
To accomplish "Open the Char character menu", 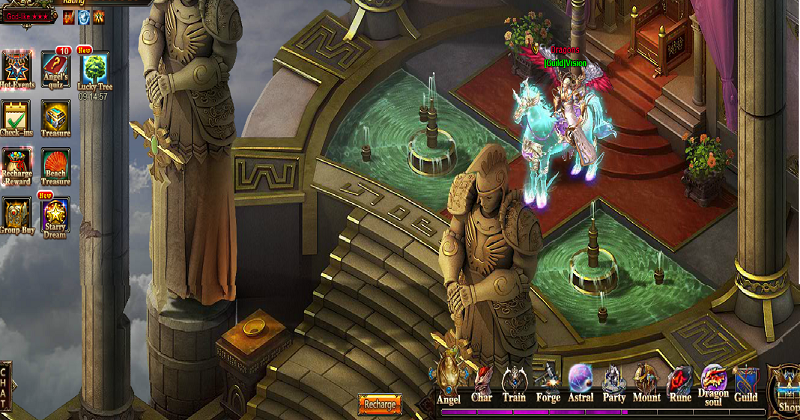I will tap(482, 381).
